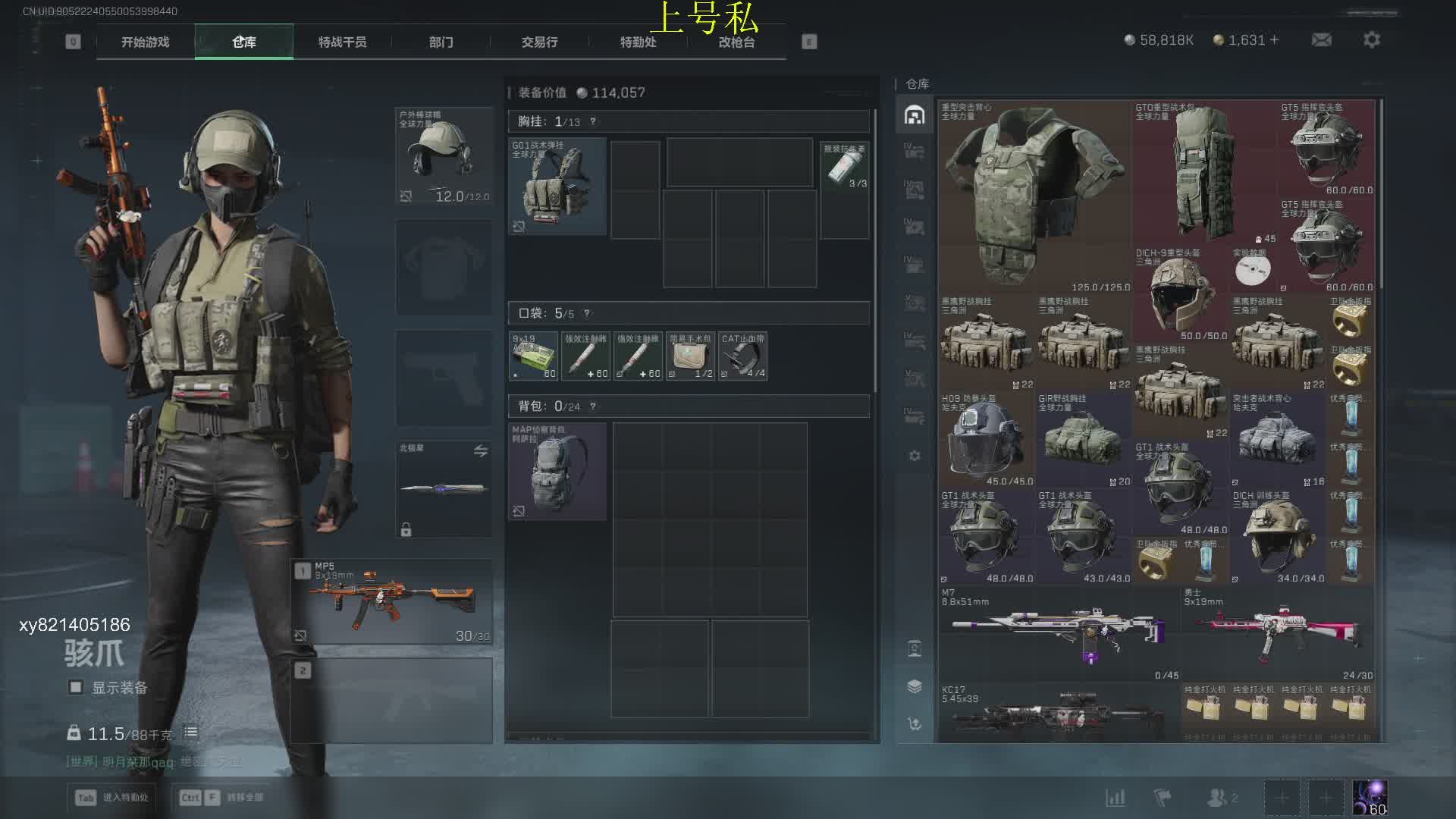Click the GC1 战术弹挂 chest rig
Screen dimensions: 1456x819
pyautogui.click(x=557, y=186)
